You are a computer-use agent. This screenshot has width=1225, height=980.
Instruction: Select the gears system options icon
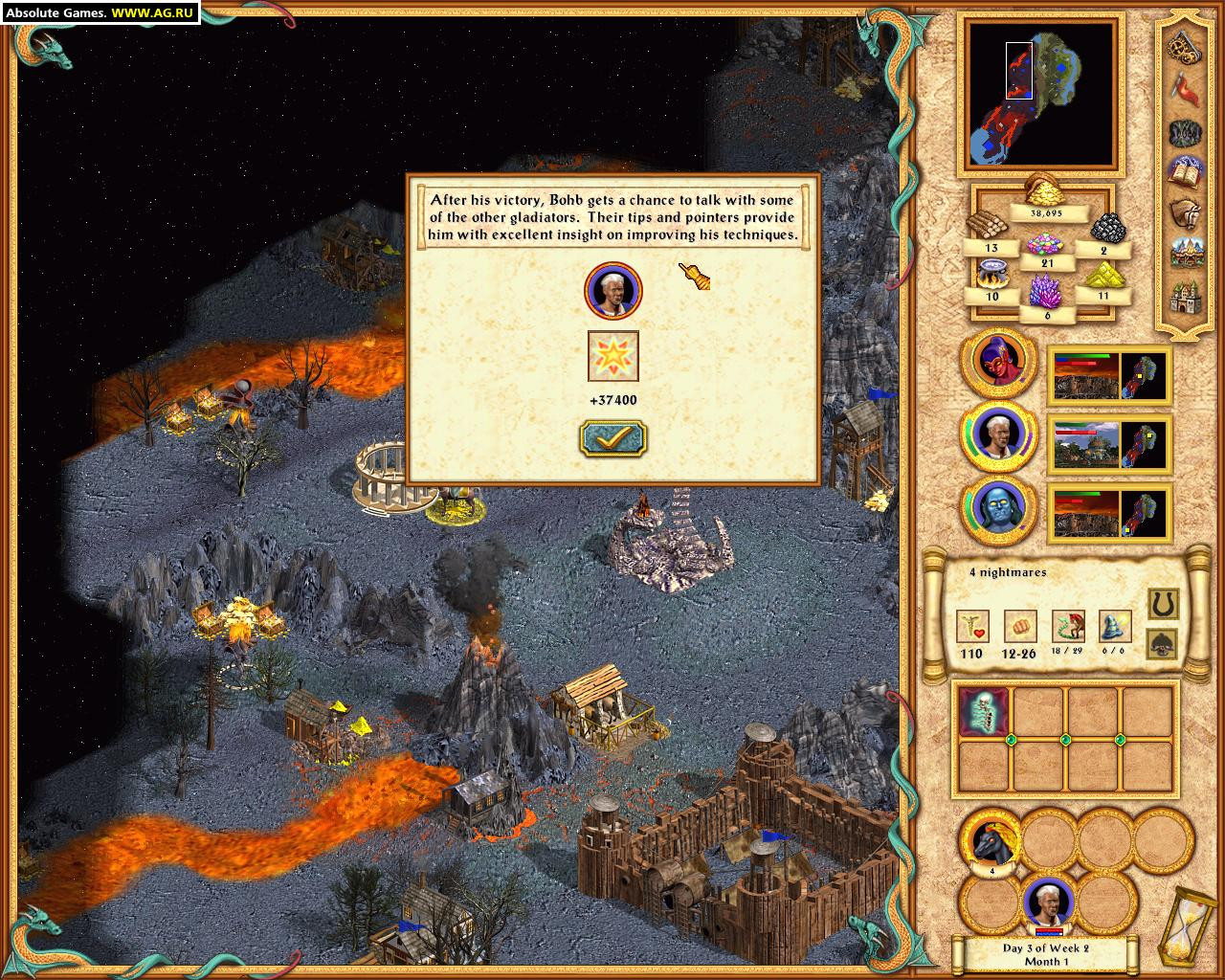tap(1187, 49)
